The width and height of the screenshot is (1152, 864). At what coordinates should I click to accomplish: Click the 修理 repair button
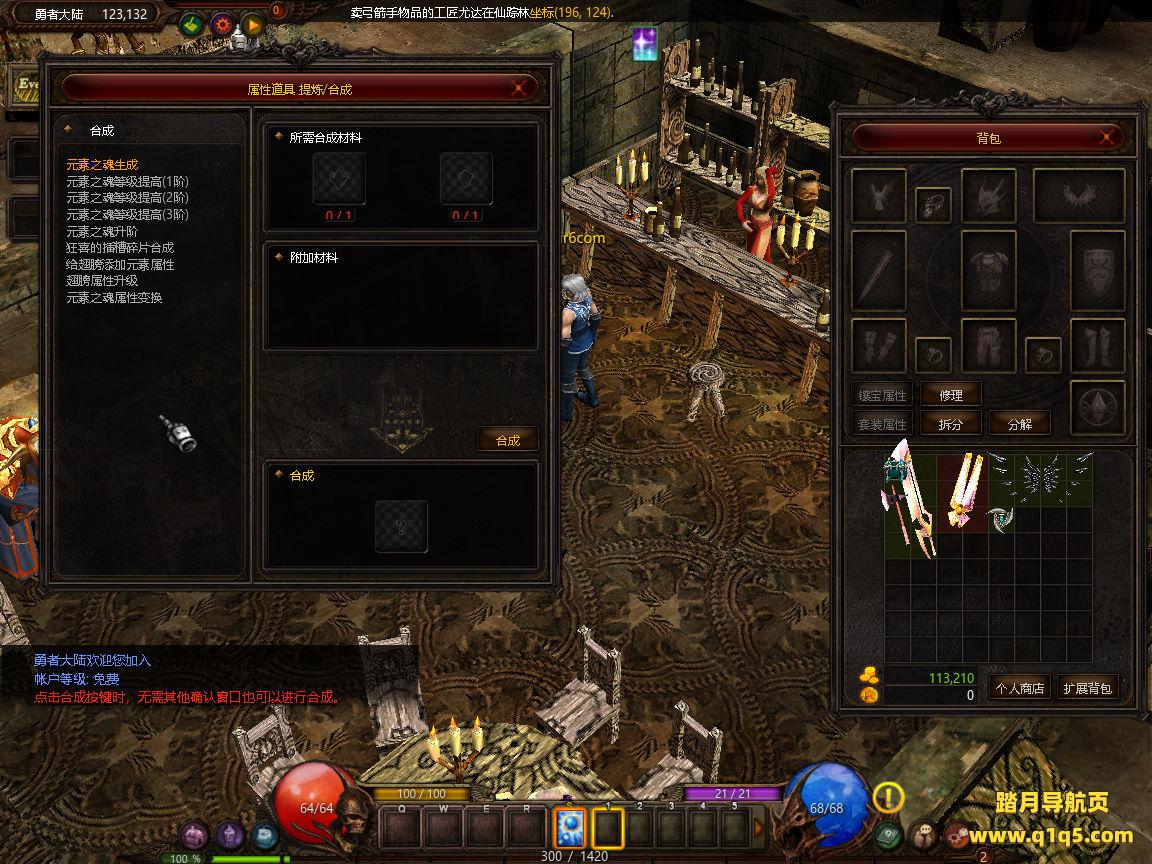[950, 395]
